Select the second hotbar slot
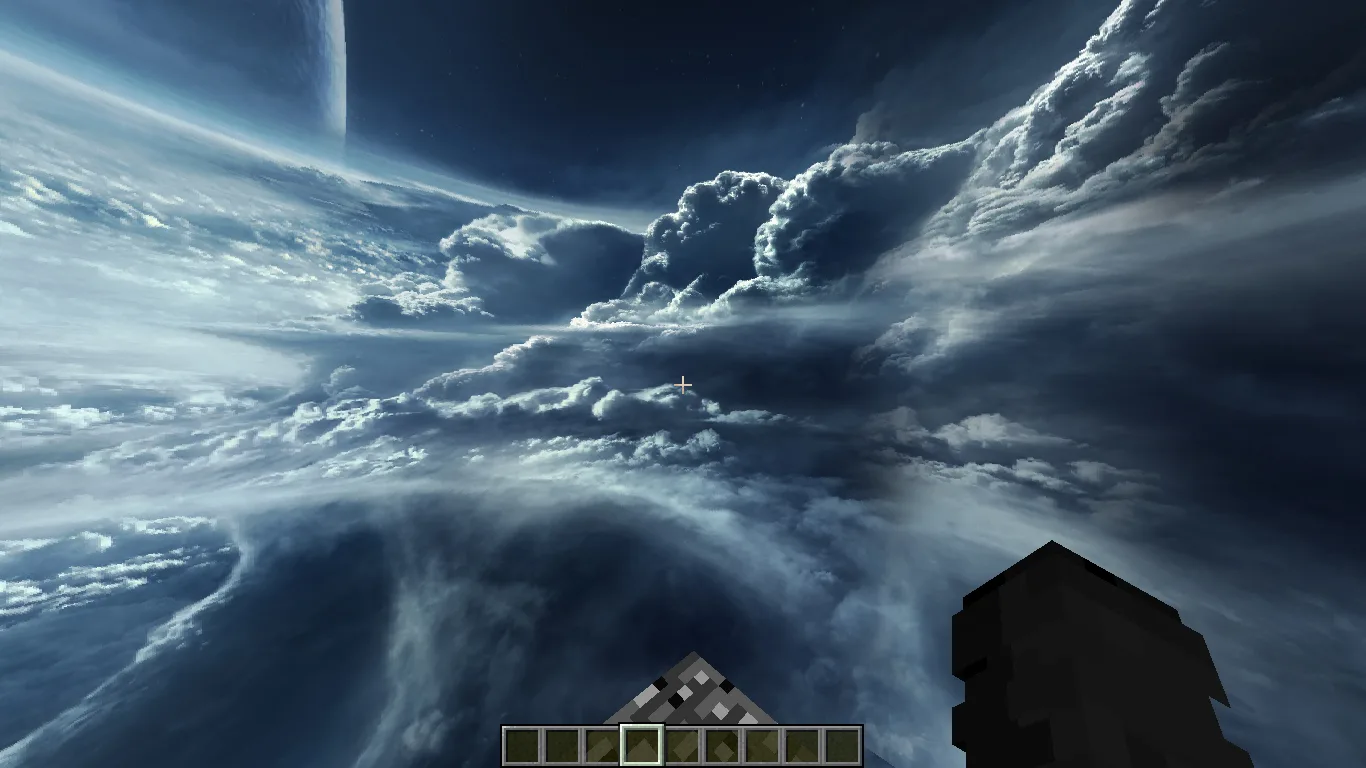This screenshot has width=1366, height=768. click(563, 743)
